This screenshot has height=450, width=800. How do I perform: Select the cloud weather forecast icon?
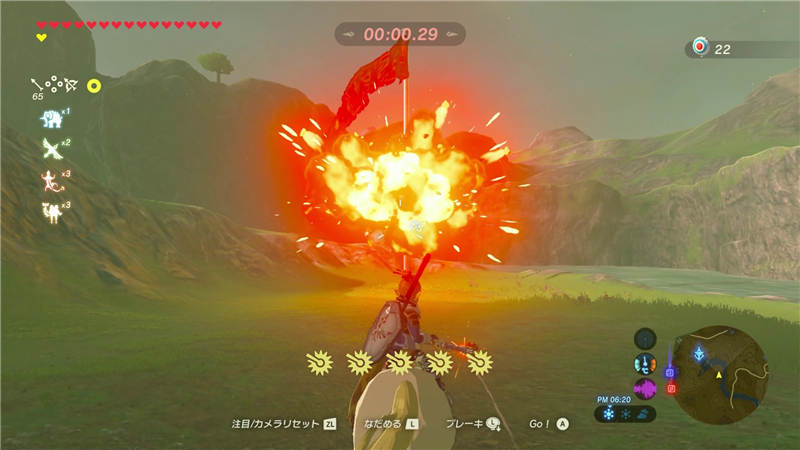[644, 413]
